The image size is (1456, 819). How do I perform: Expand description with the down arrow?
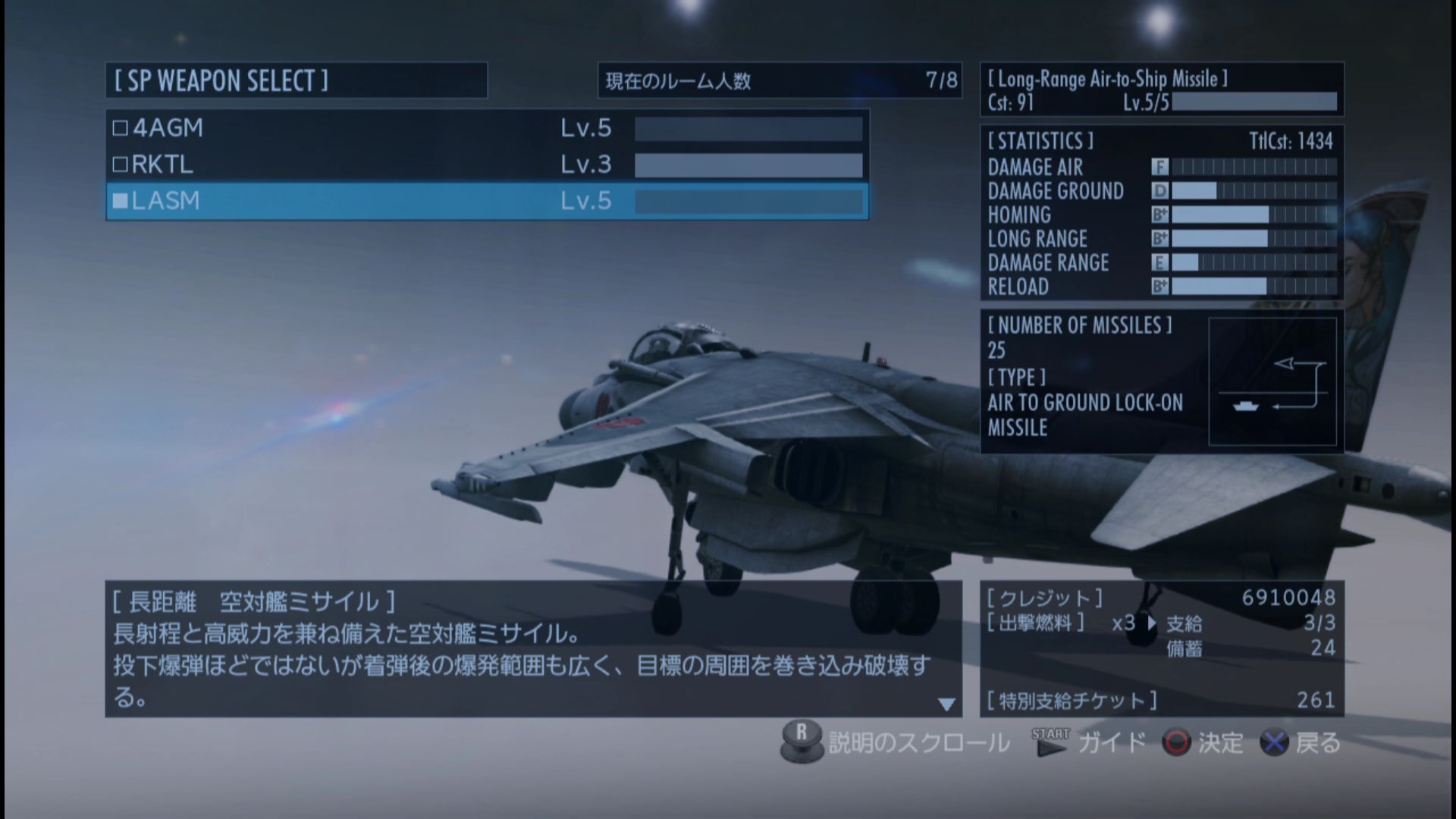coord(946,704)
